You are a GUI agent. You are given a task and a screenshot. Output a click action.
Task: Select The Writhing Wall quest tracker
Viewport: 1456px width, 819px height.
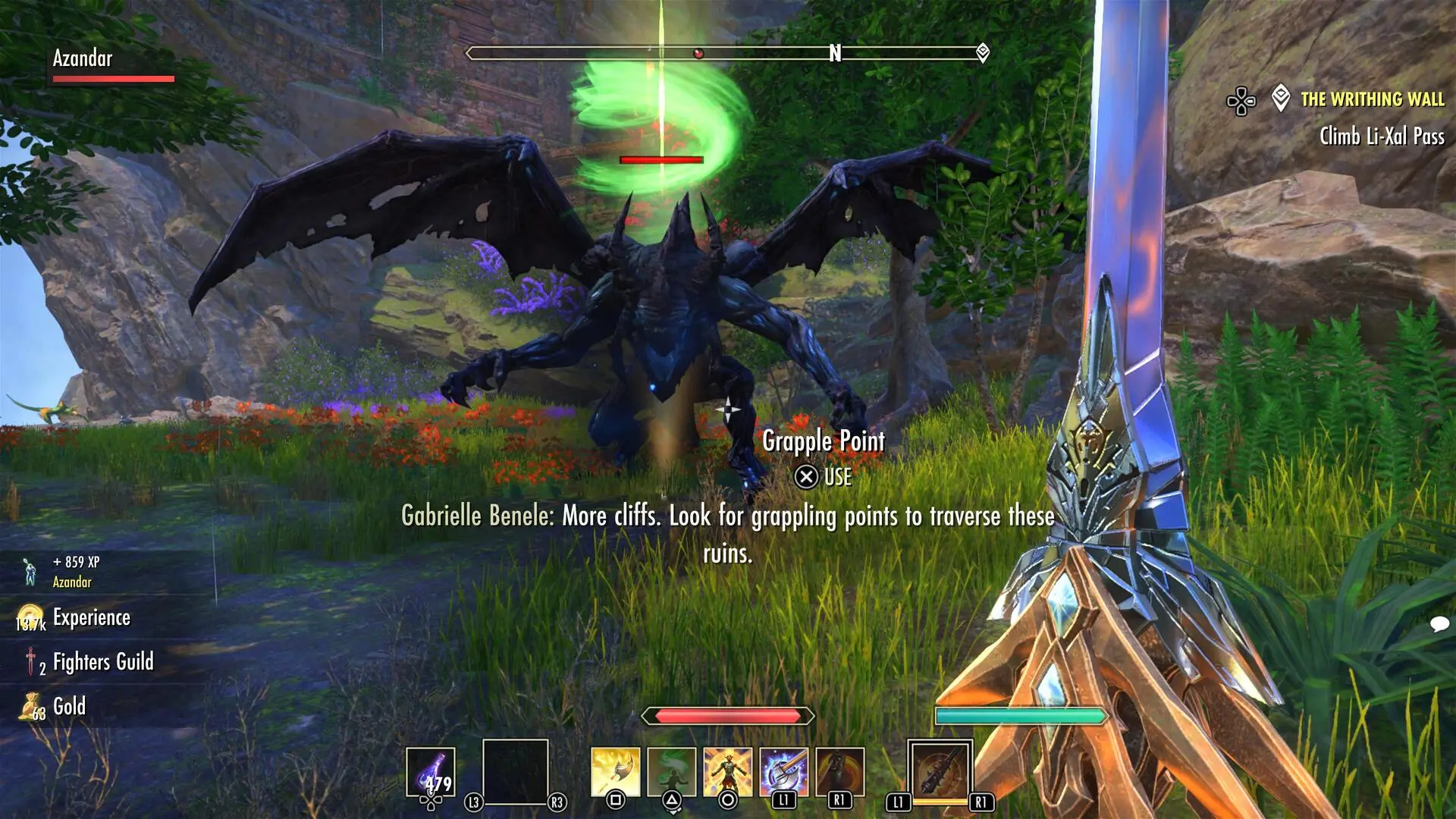coord(1371,99)
